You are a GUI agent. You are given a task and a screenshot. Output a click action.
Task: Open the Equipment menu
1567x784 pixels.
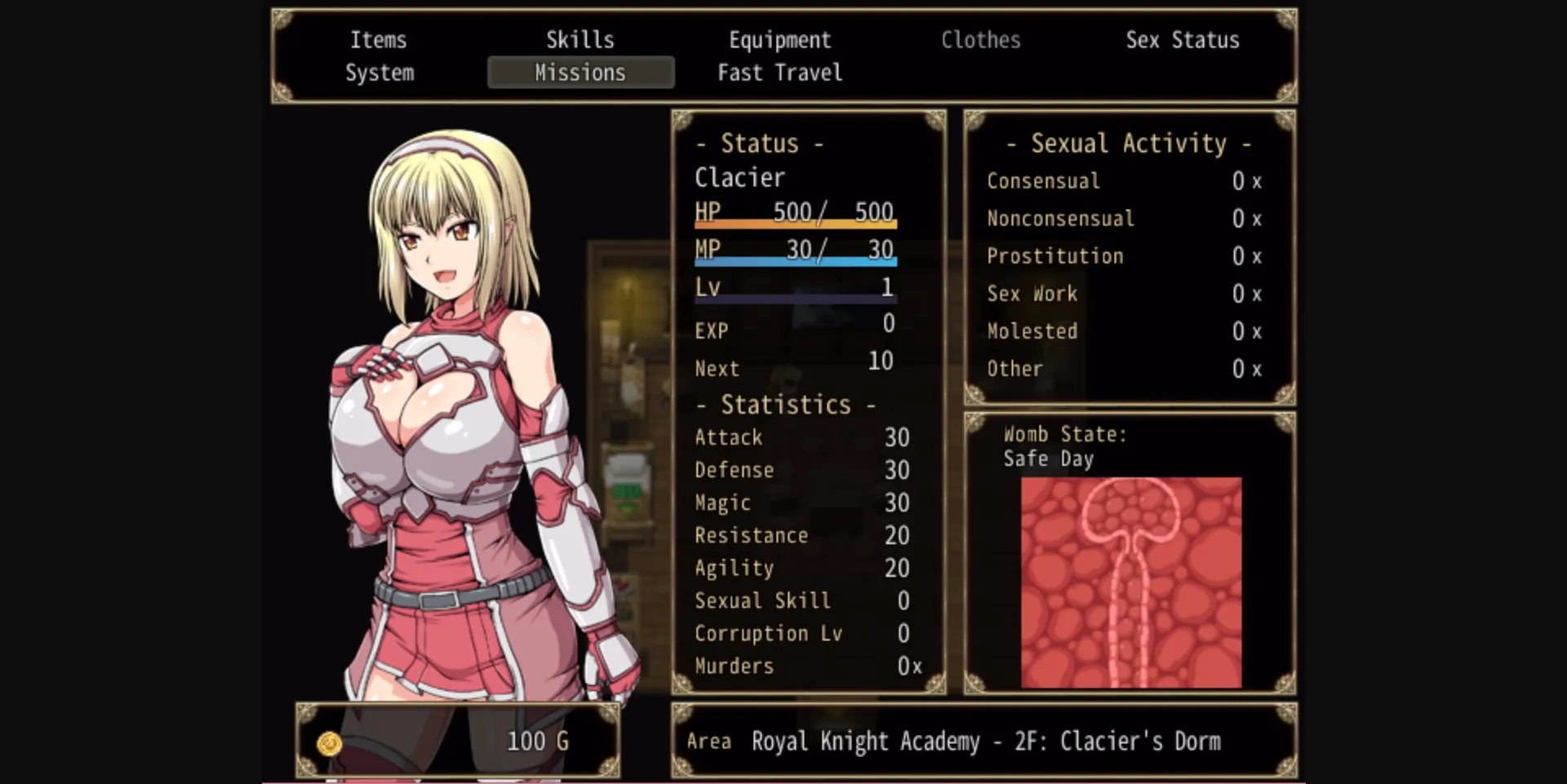point(779,39)
